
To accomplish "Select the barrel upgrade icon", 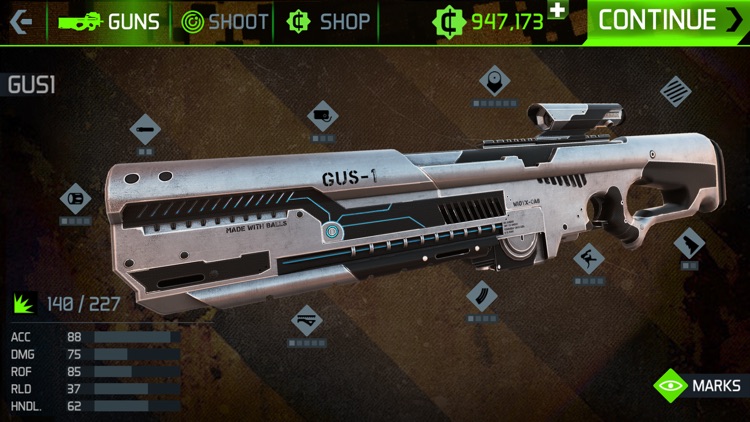I will pos(145,128).
